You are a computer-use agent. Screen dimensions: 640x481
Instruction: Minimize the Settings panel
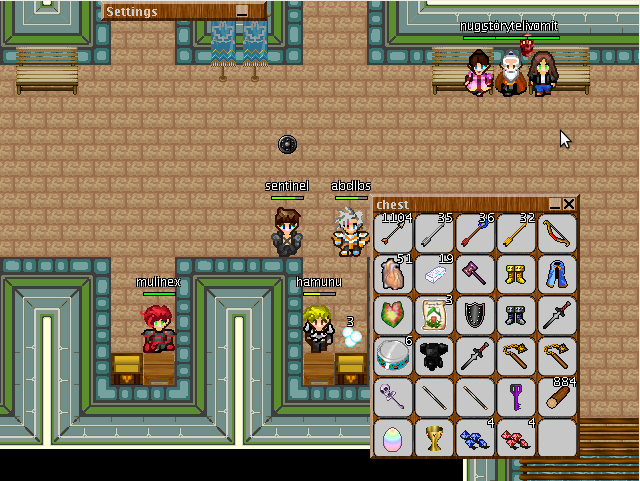coord(241,11)
